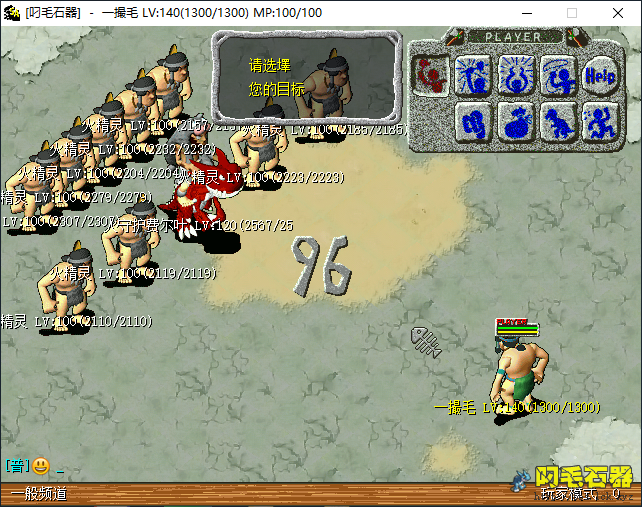Open the smiley emoji picker
642x507 pixels.
pyautogui.click(x=40, y=465)
